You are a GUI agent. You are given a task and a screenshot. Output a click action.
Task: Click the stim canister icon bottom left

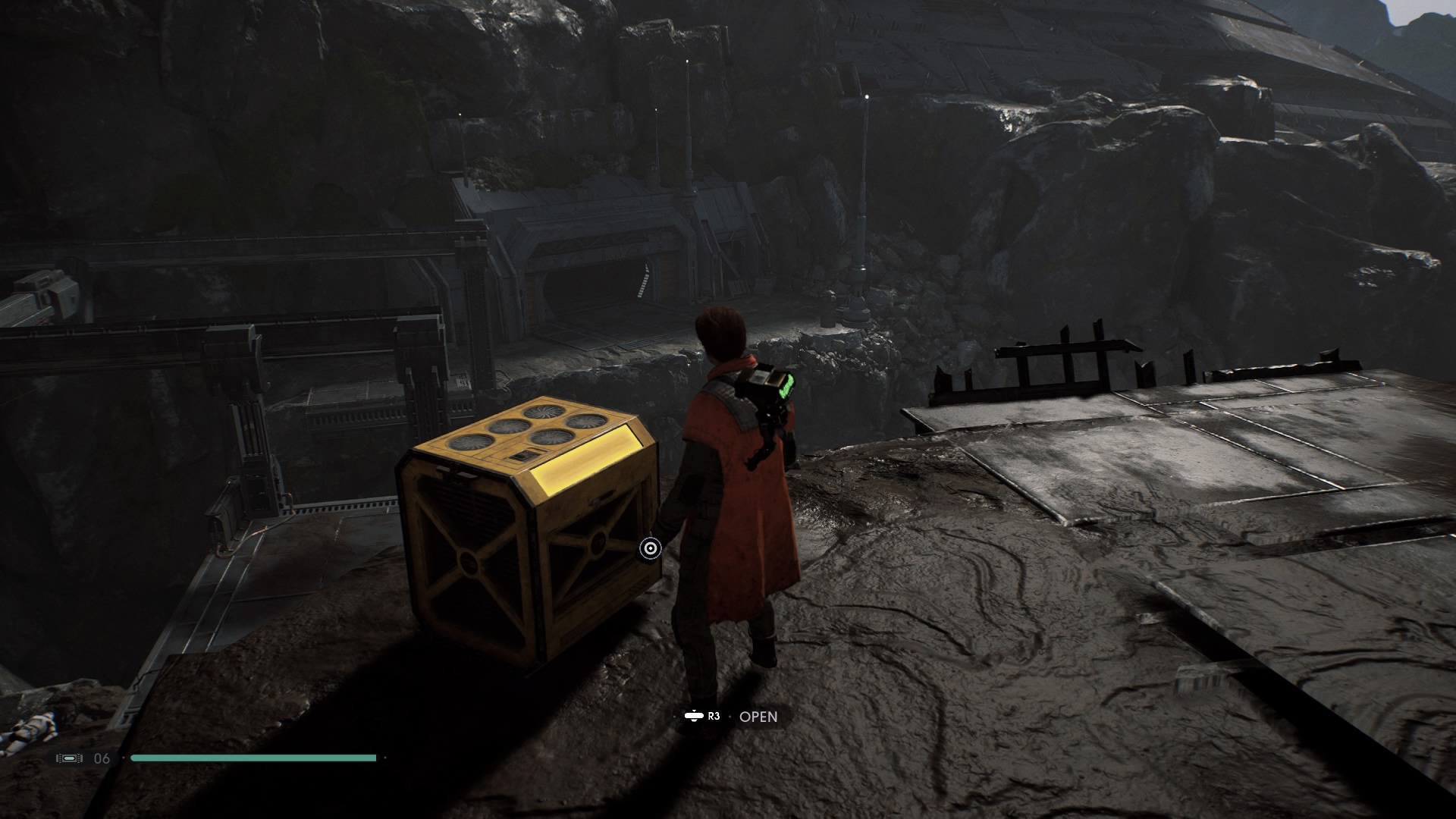(69, 756)
